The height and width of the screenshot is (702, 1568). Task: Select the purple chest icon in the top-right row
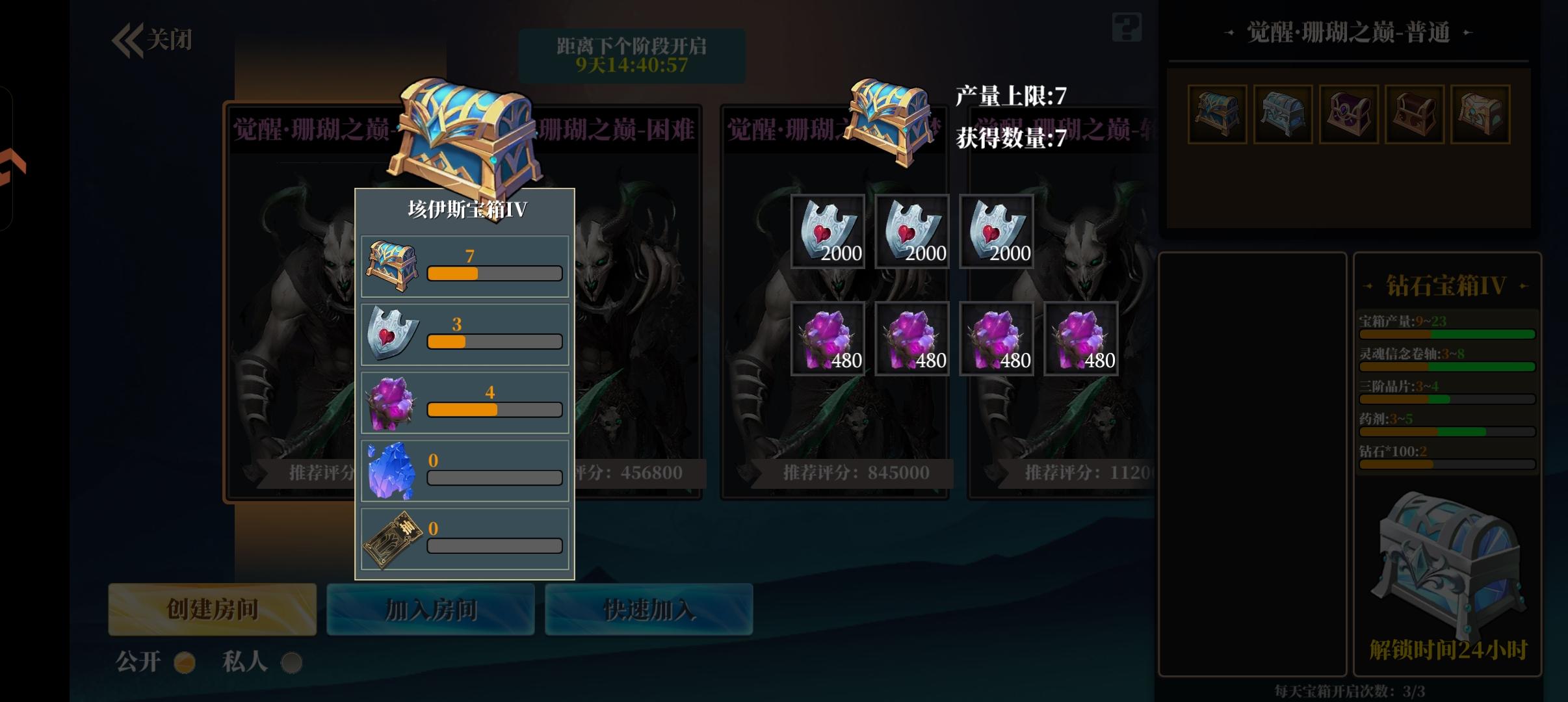[x=1350, y=114]
